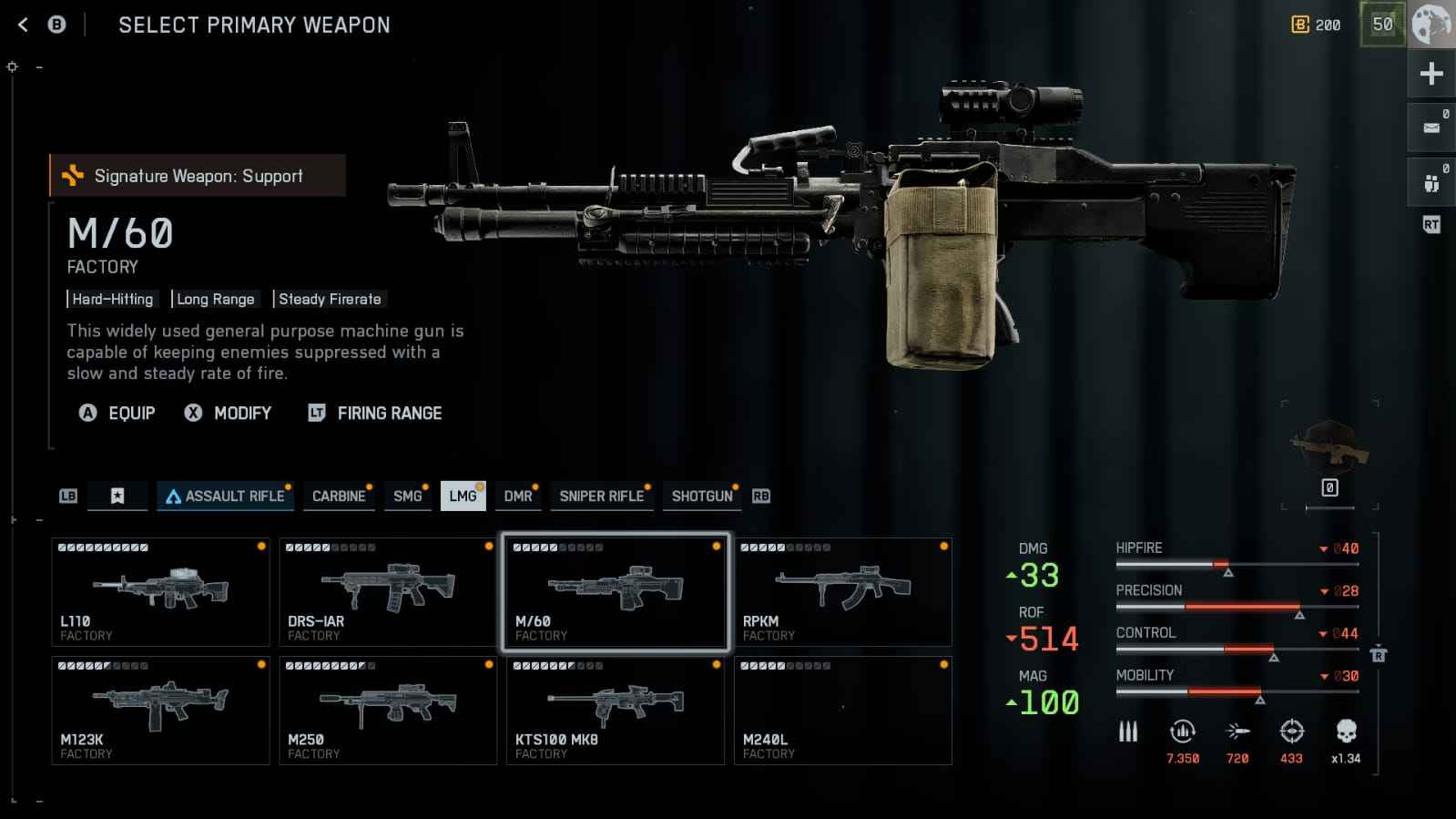Pick the RPKM weapon tile
The height and width of the screenshot is (819, 1456).
843,592
